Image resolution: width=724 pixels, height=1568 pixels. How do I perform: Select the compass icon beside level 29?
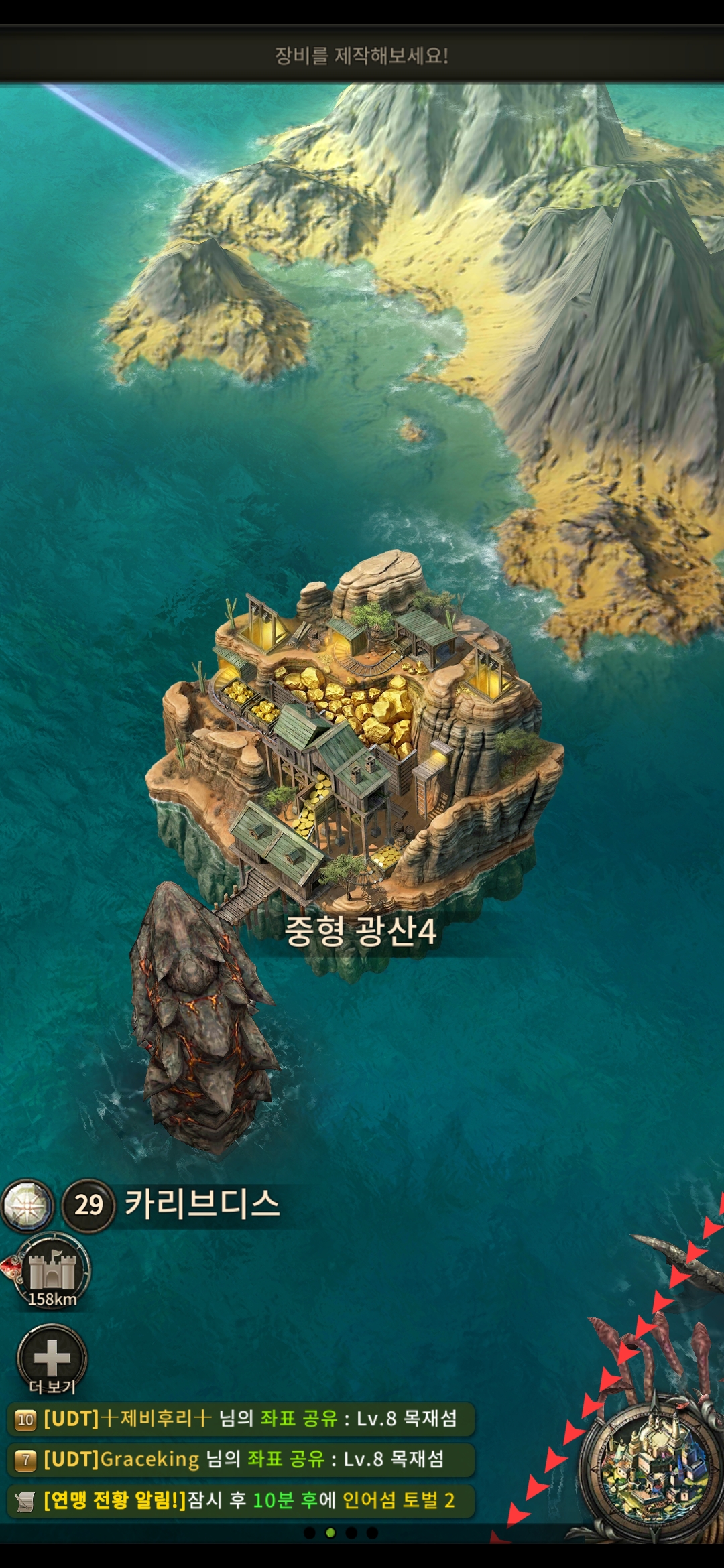tap(27, 1205)
